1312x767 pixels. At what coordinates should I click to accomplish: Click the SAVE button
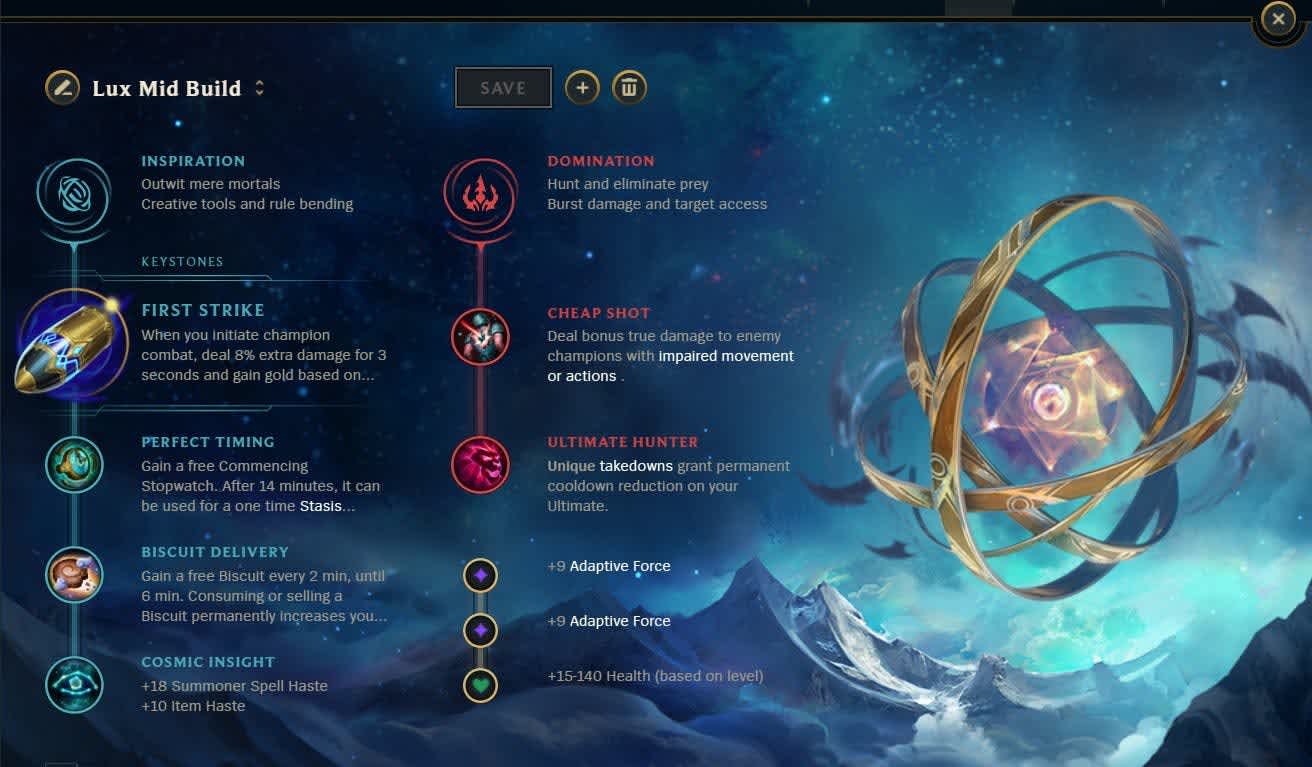click(x=503, y=87)
